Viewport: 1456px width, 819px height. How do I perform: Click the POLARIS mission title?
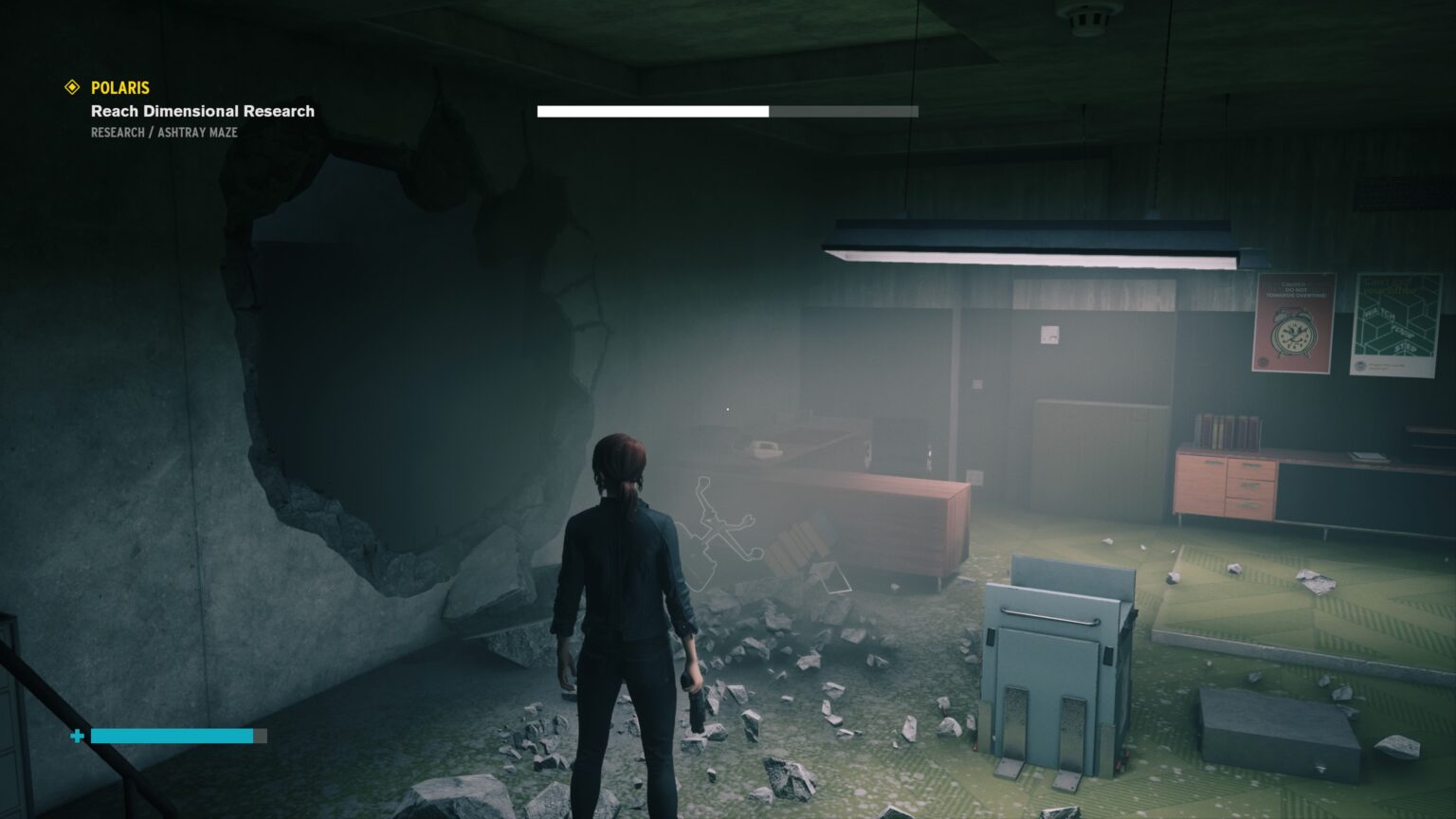[x=118, y=87]
